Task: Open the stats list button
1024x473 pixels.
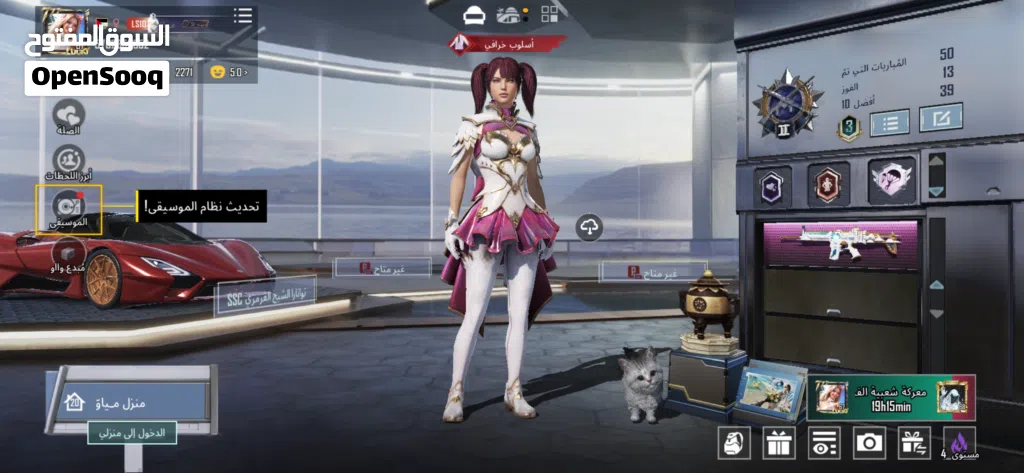Action: click(x=889, y=122)
